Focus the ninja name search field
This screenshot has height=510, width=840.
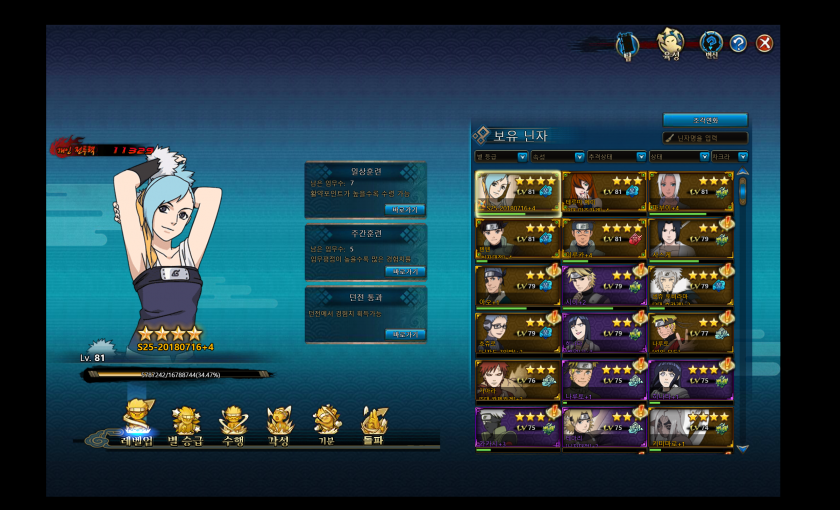(x=706, y=138)
